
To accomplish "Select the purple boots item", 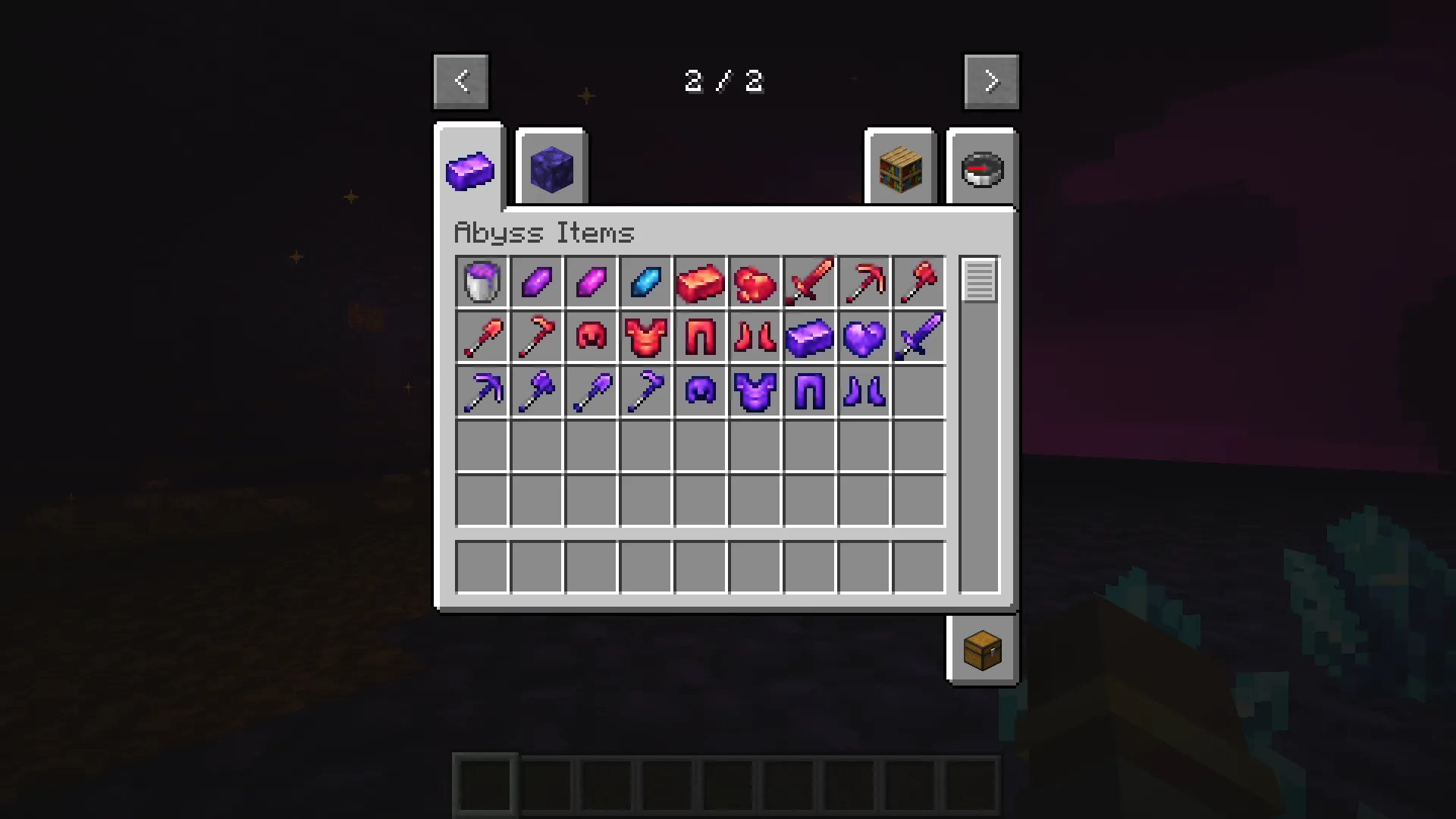I will [x=863, y=391].
